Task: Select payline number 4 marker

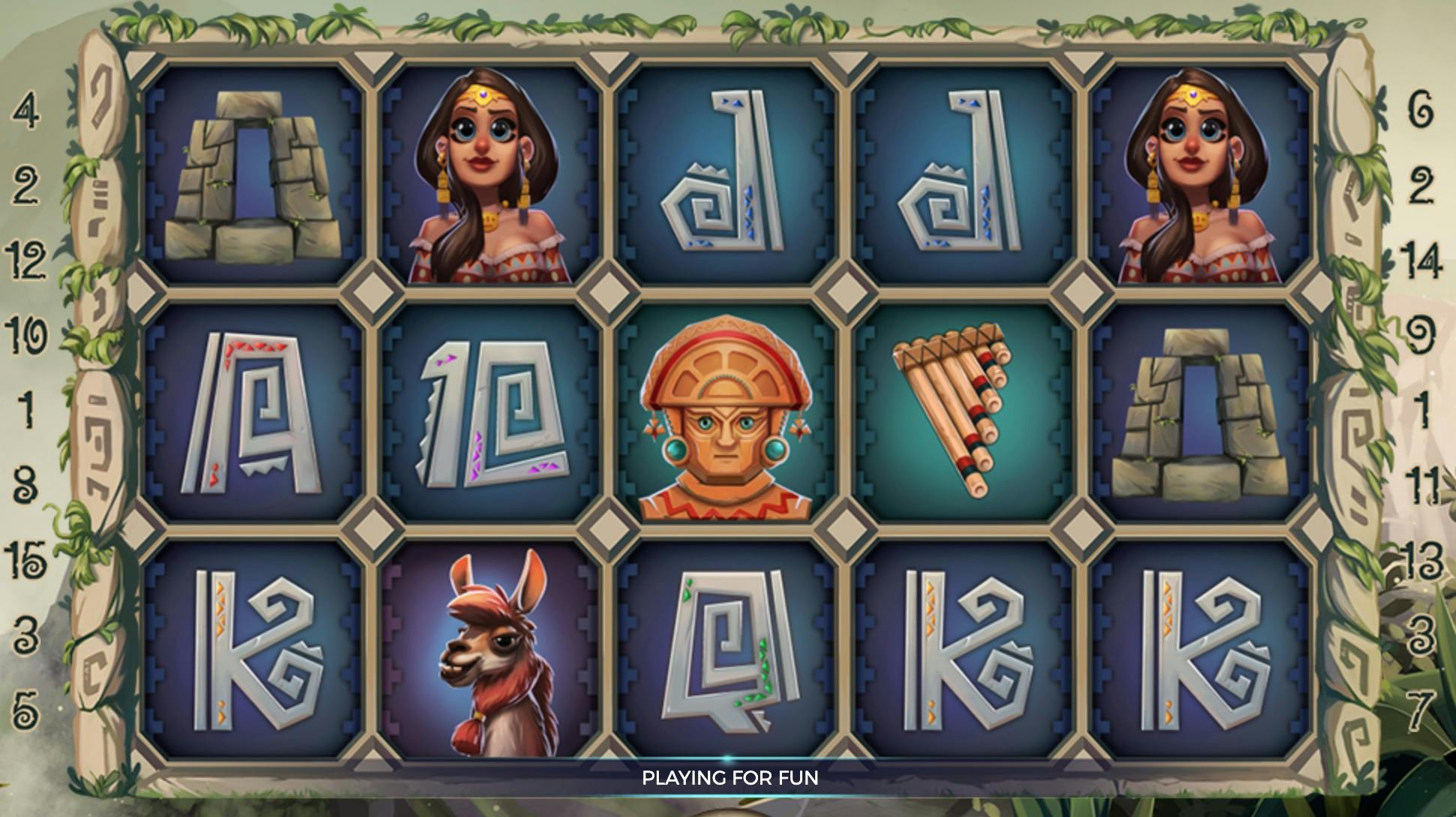Action: click(x=26, y=112)
